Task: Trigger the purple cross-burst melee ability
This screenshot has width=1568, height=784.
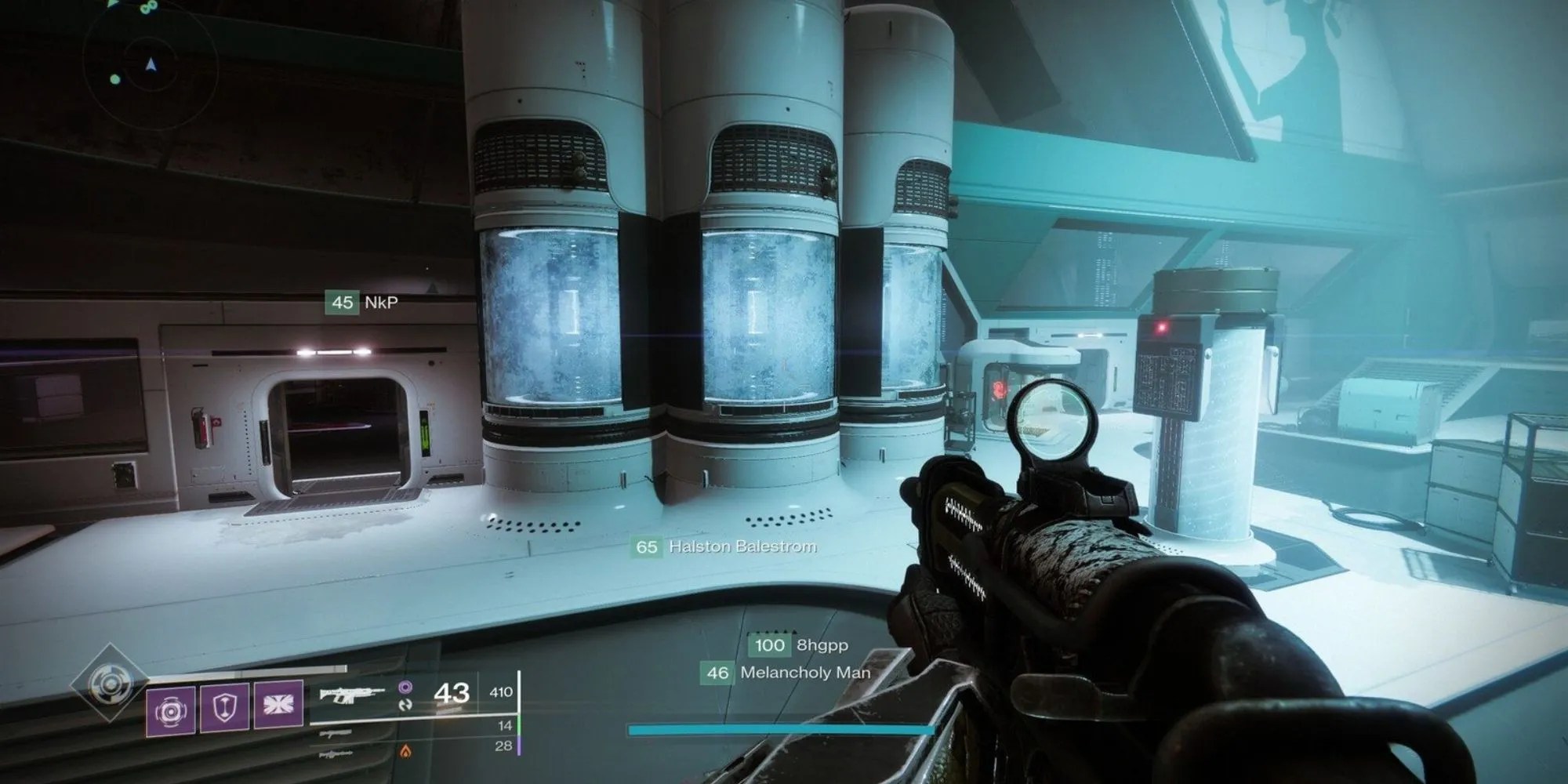Action: pyautogui.click(x=278, y=703)
